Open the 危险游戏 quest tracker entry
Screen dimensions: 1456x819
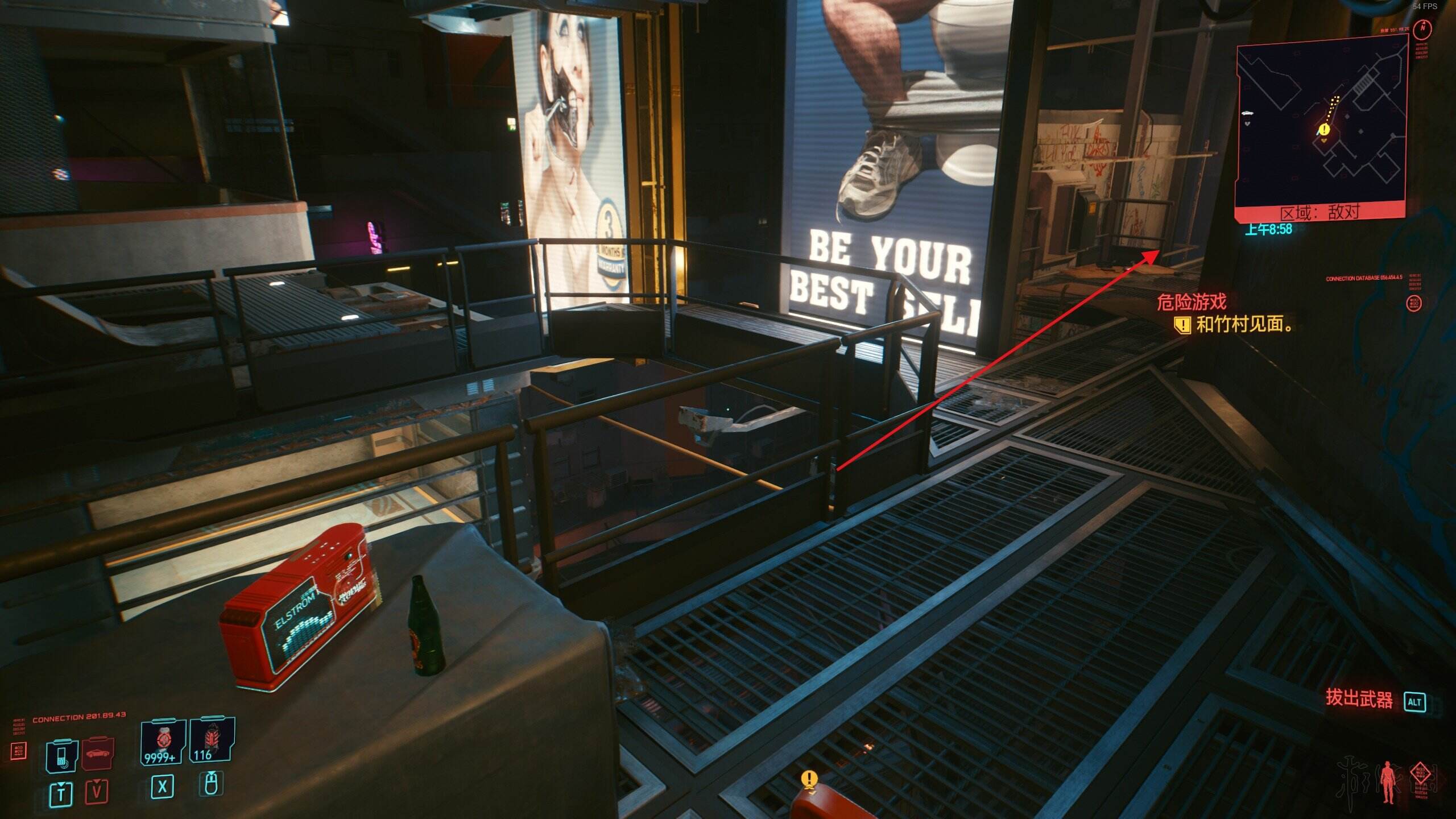pyautogui.click(x=1192, y=301)
